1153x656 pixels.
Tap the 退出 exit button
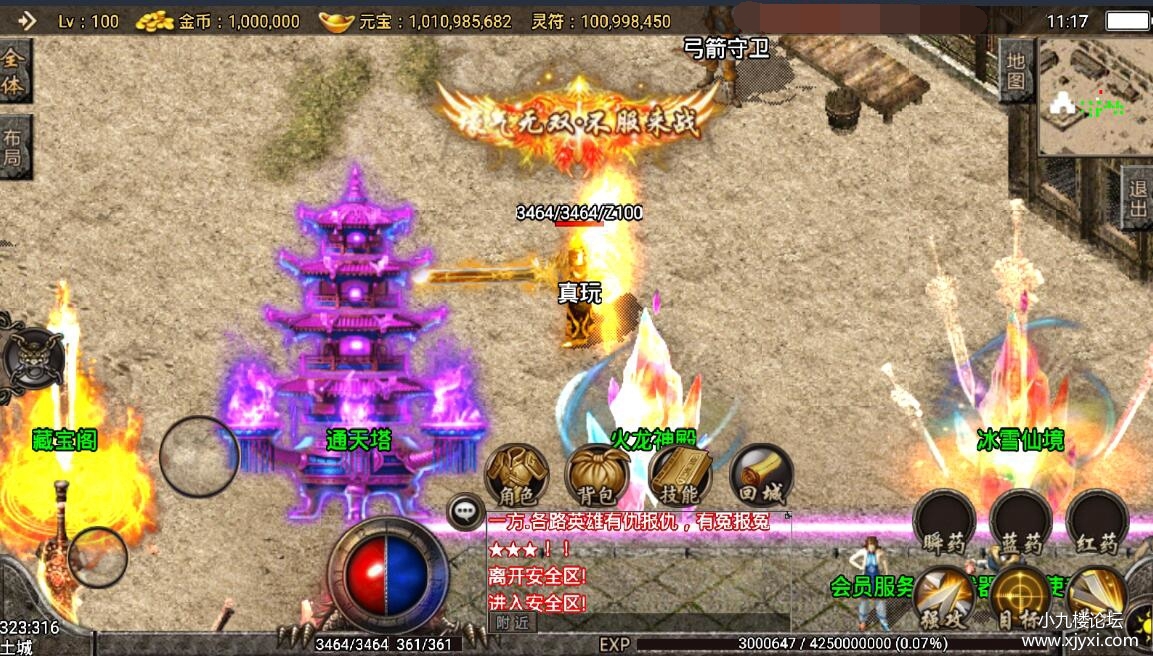pyautogui.click(x=1136, y=198)
